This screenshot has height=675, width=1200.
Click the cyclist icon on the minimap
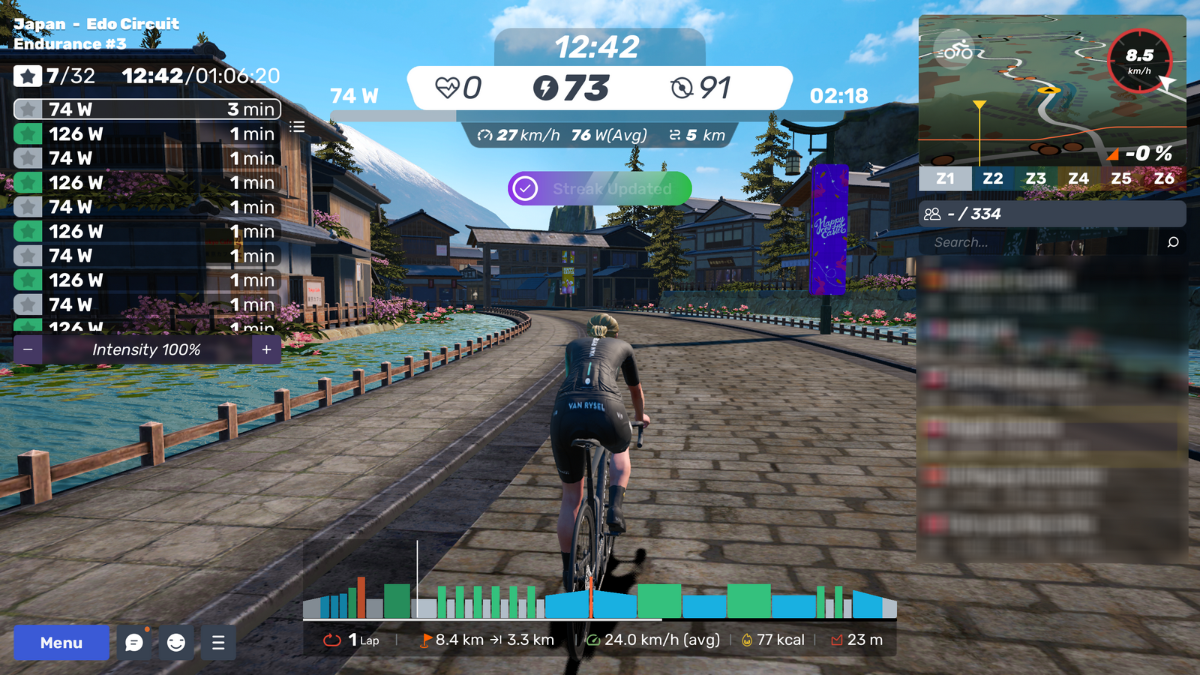coord(954,49)
